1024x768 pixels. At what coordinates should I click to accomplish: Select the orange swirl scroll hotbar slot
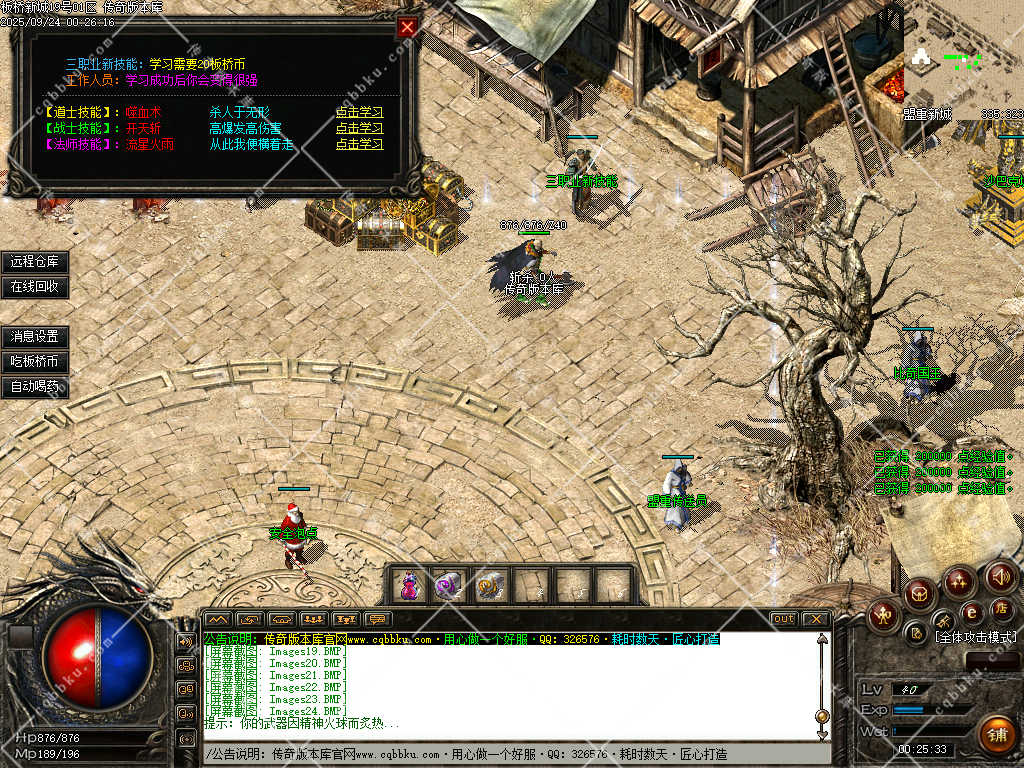489,585
